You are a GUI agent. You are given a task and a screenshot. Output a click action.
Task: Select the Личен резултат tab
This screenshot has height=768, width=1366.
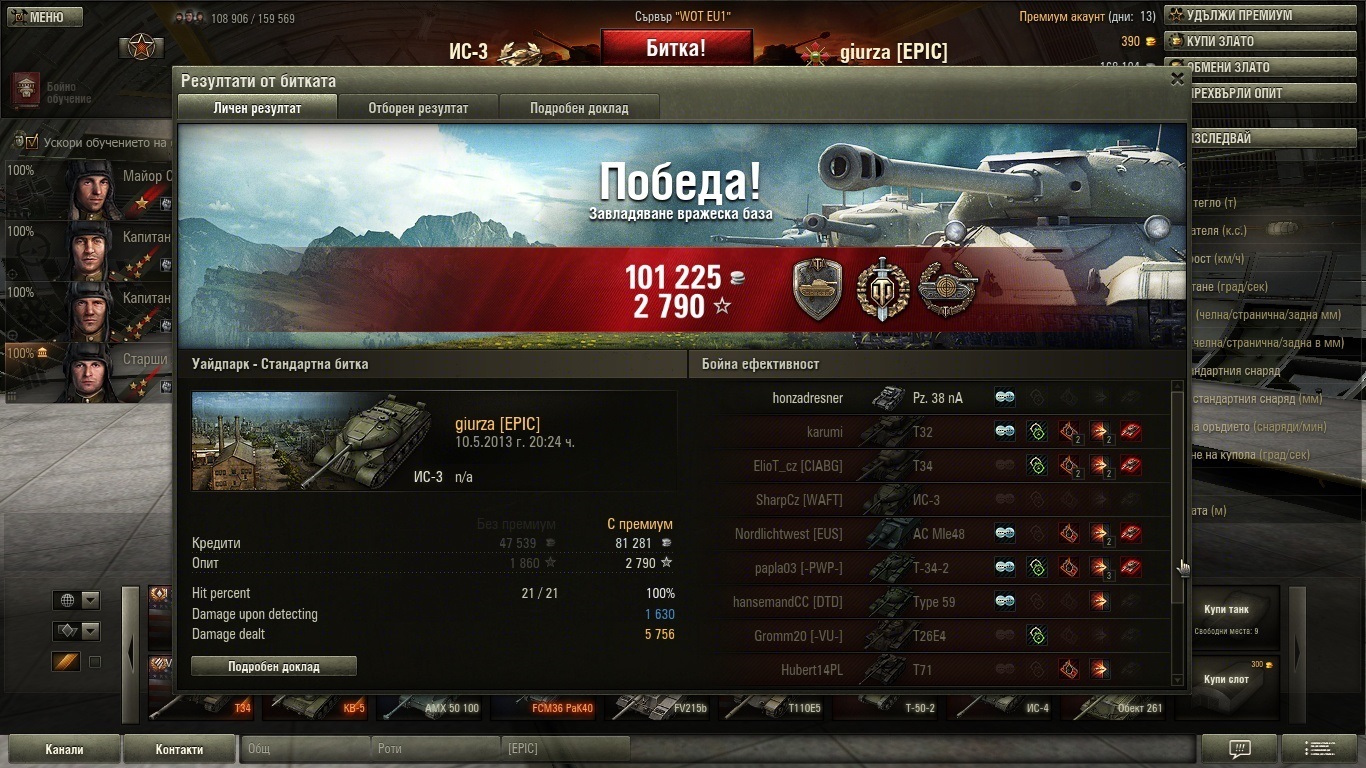click(257, 108)
